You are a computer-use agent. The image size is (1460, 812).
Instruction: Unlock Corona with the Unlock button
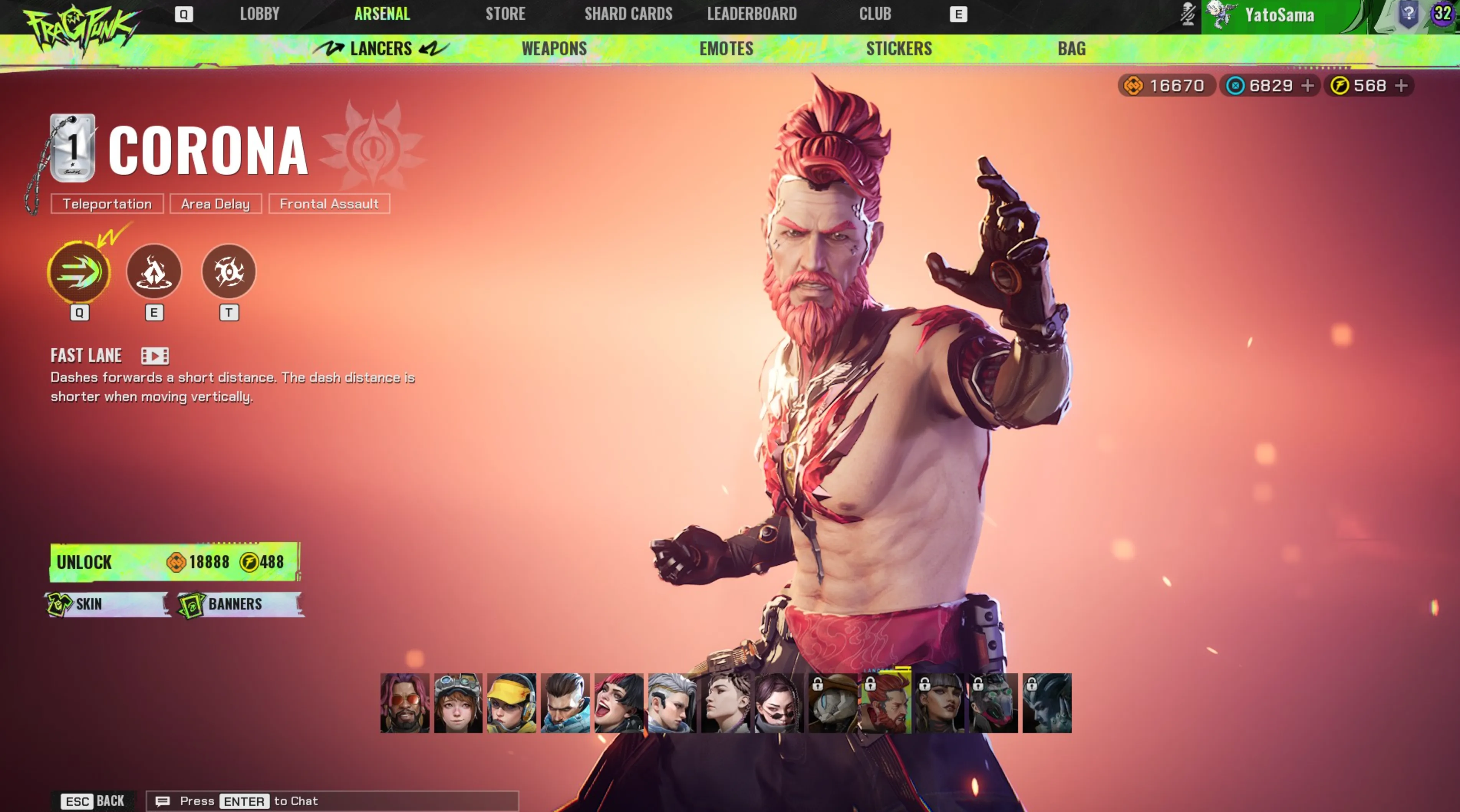tap(175, 562)
